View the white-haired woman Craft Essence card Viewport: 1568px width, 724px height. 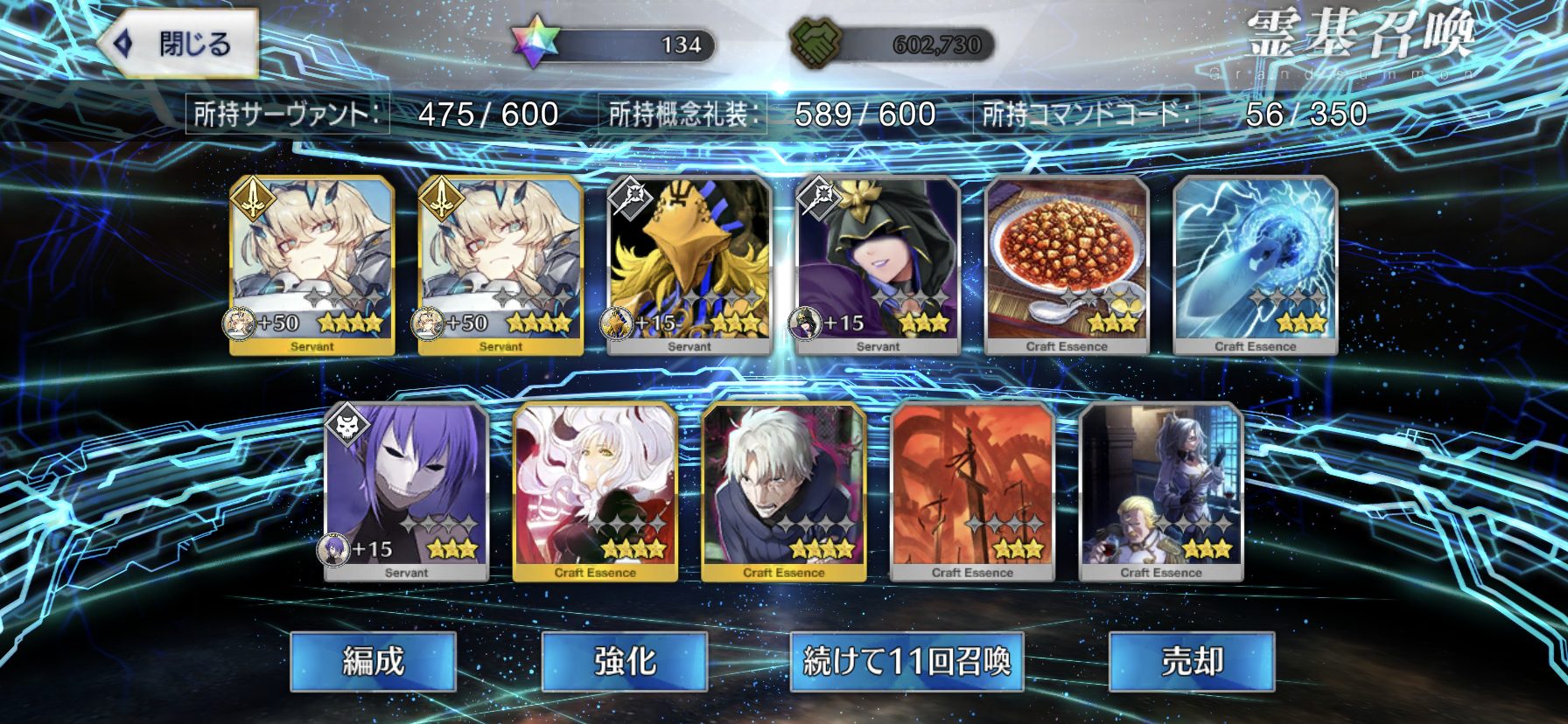coord(595,491)
